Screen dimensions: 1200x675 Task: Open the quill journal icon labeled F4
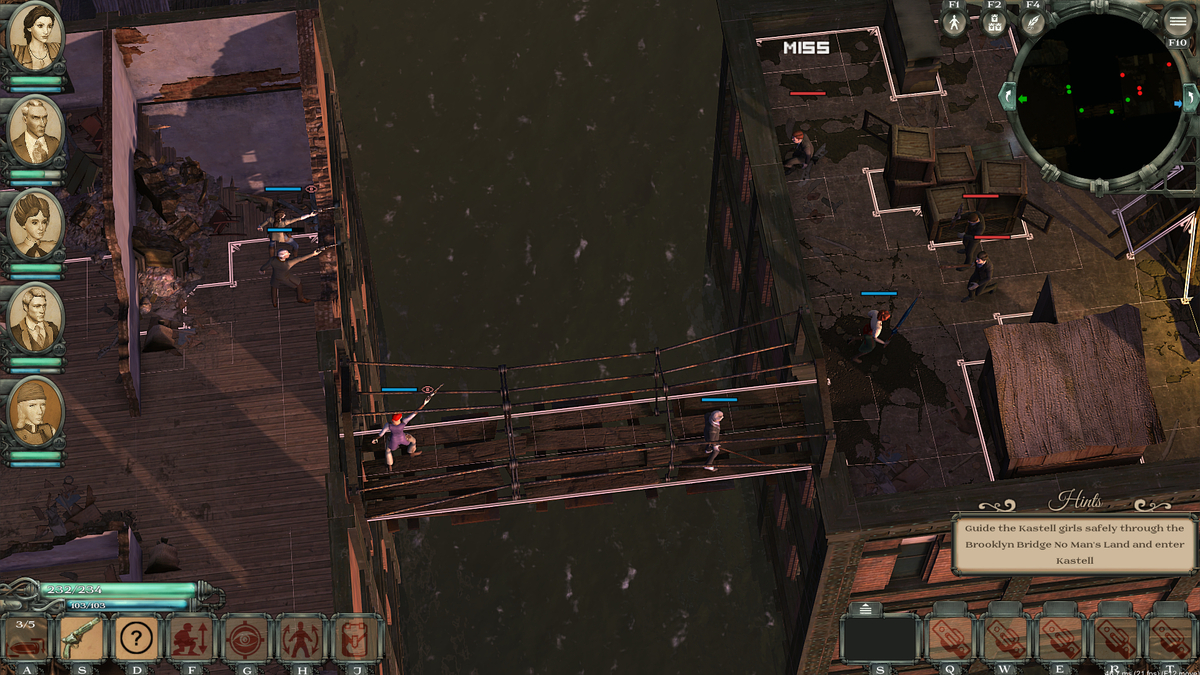click(1033, 22)
